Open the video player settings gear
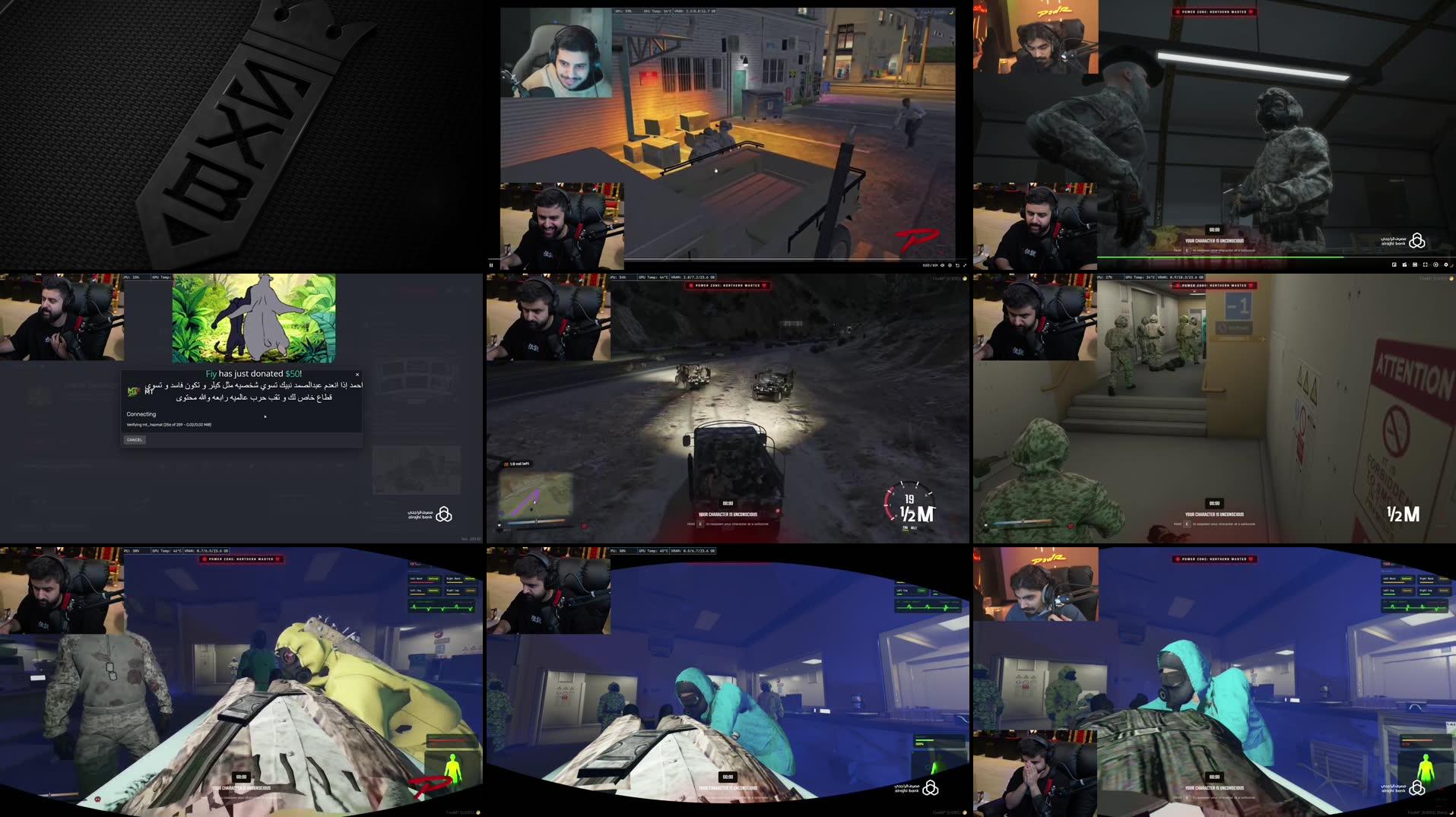 coord(950,264)
